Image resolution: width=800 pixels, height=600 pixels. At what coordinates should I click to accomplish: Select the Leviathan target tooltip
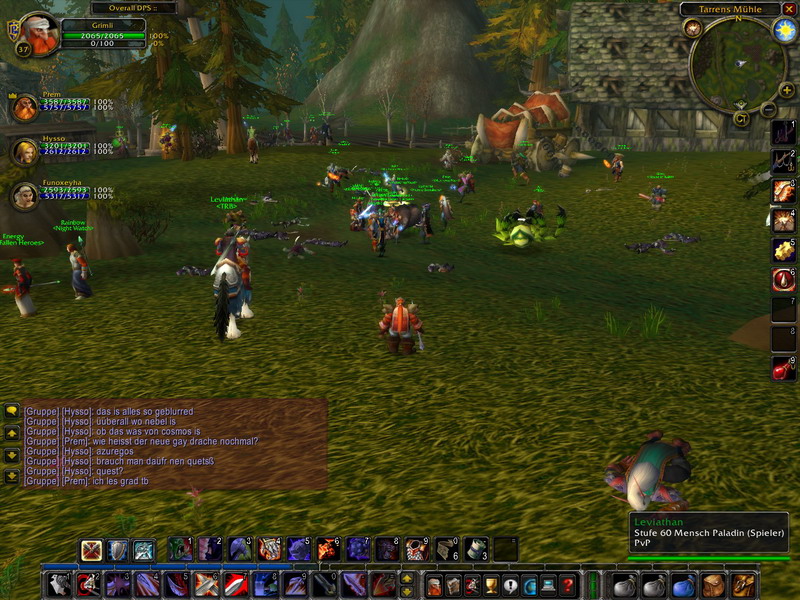[710, 535]
